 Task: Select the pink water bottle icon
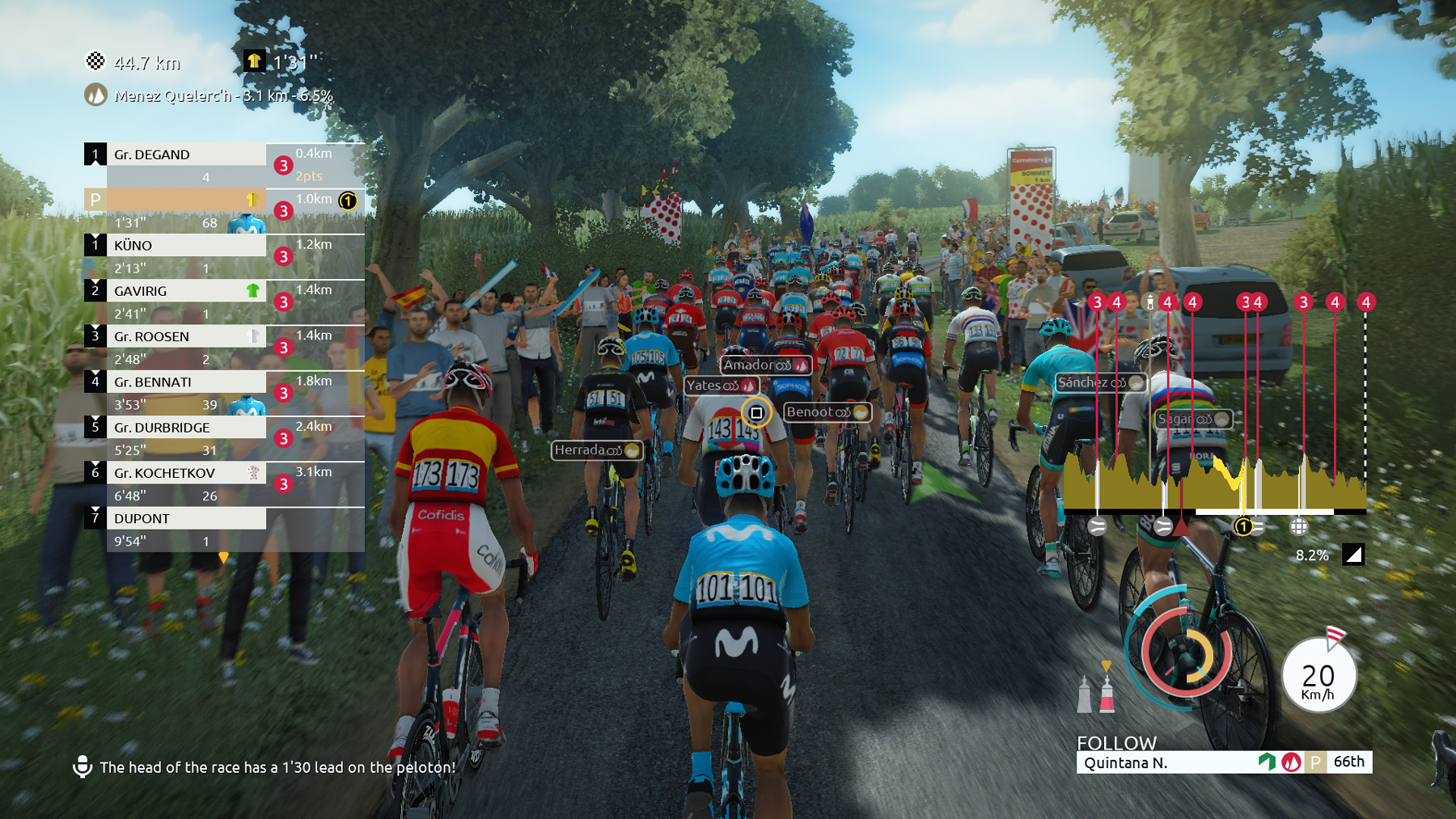coord(1107,694)
